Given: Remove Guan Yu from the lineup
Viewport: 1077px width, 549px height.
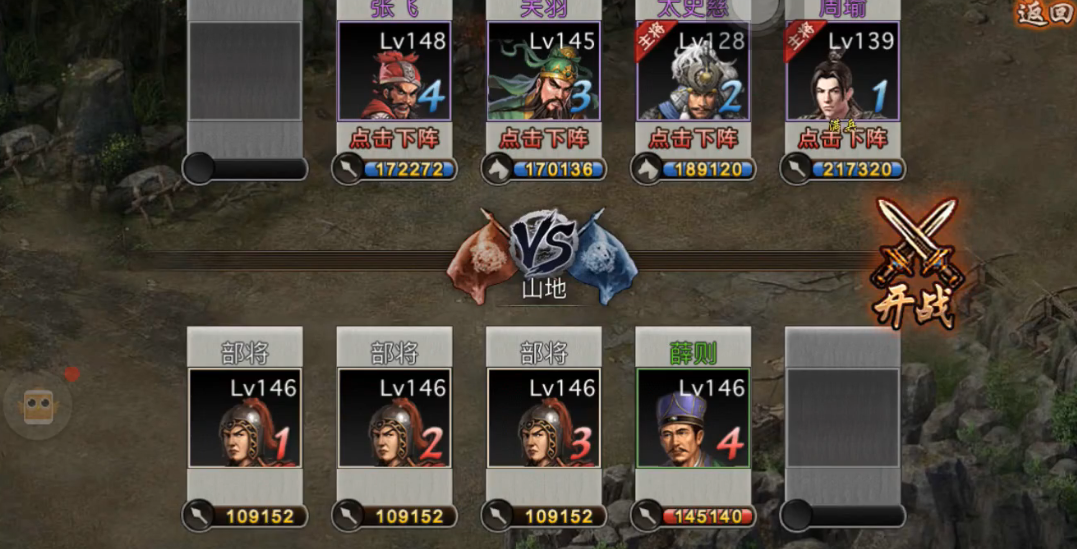Looking at the screenshot, I should pos(543,138).
